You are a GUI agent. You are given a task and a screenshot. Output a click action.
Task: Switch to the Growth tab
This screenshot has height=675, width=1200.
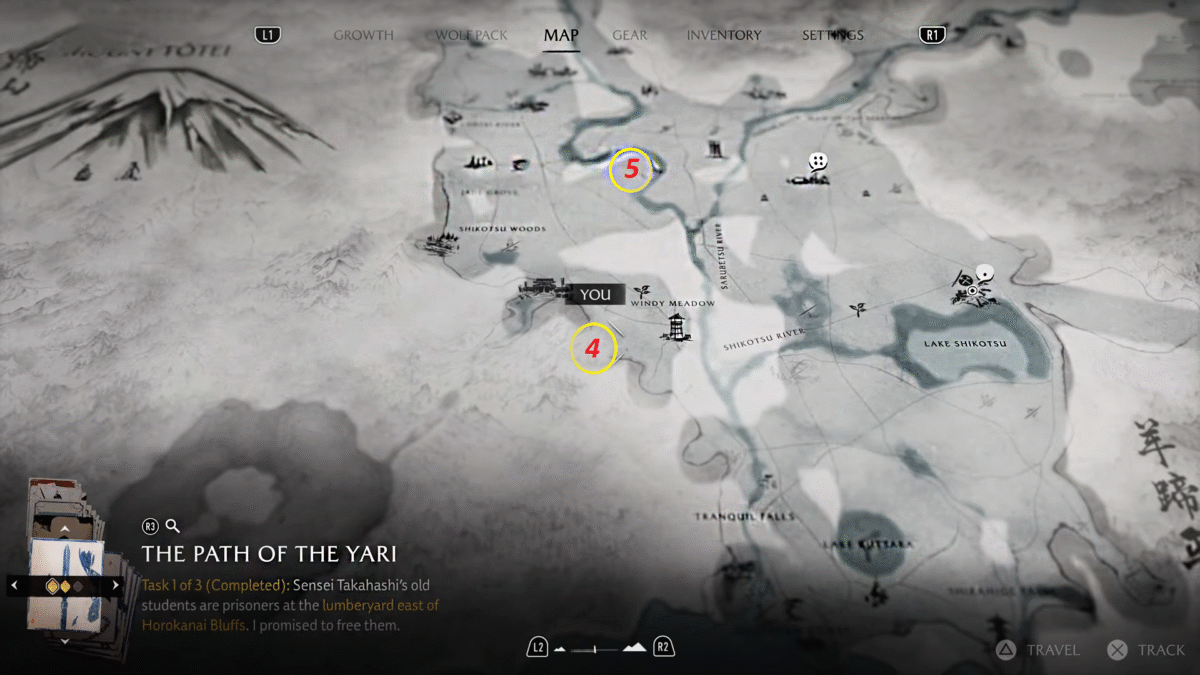coord(363,35)
